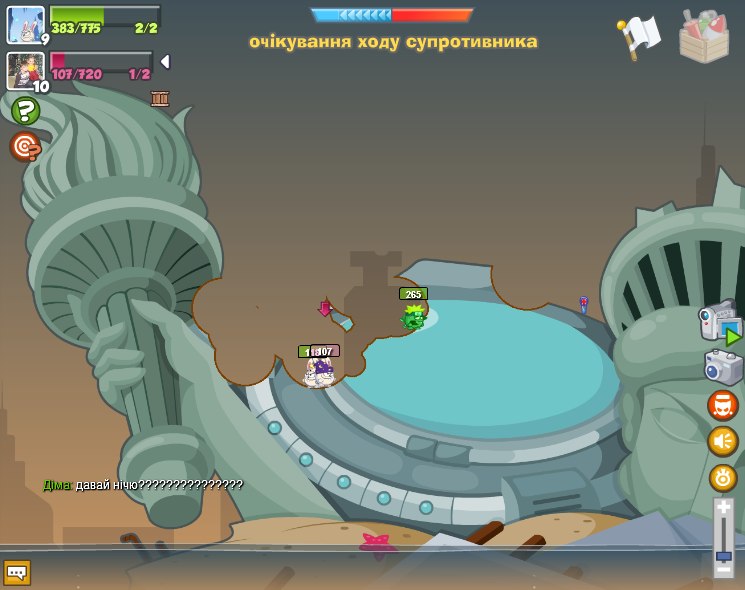Select the bunny avatar of the level 9 player

pos(25,24)
